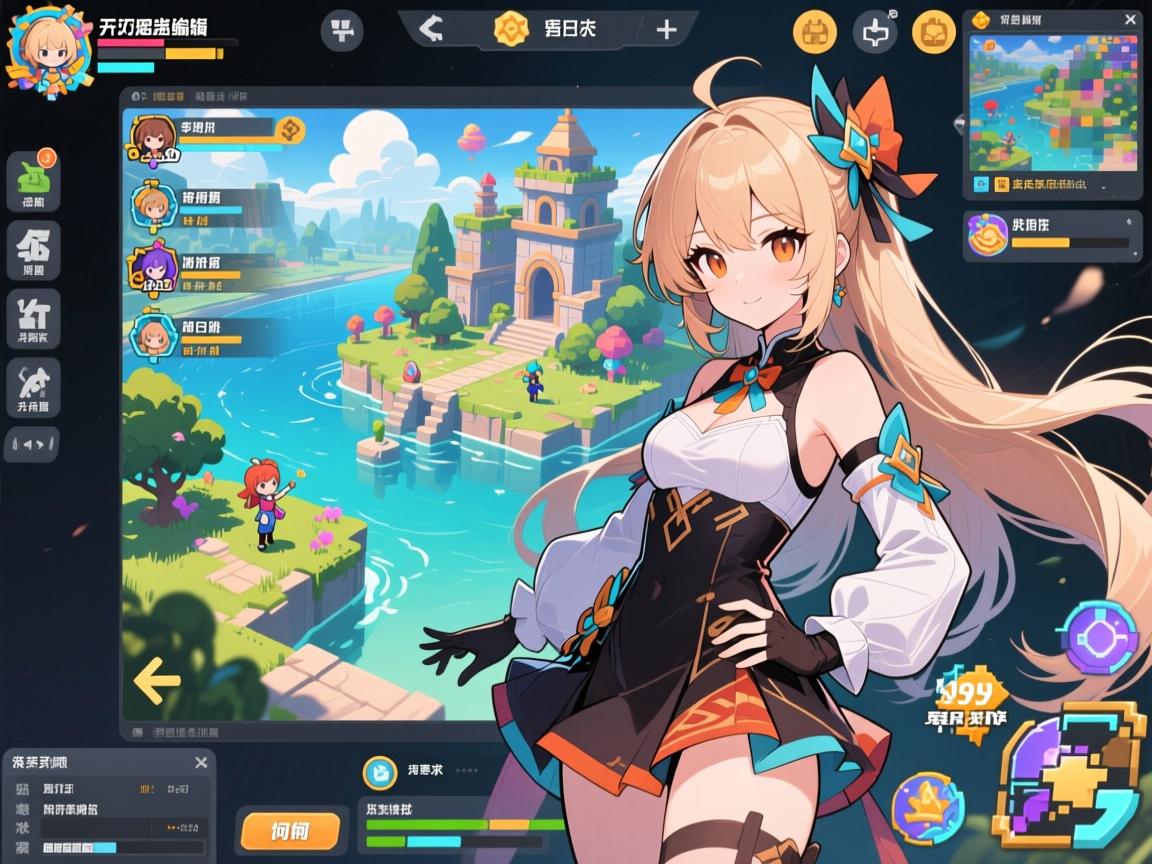Click the orange button at bottom
Viewport: 1152px width, 864px height.
[x=289, y=829]
